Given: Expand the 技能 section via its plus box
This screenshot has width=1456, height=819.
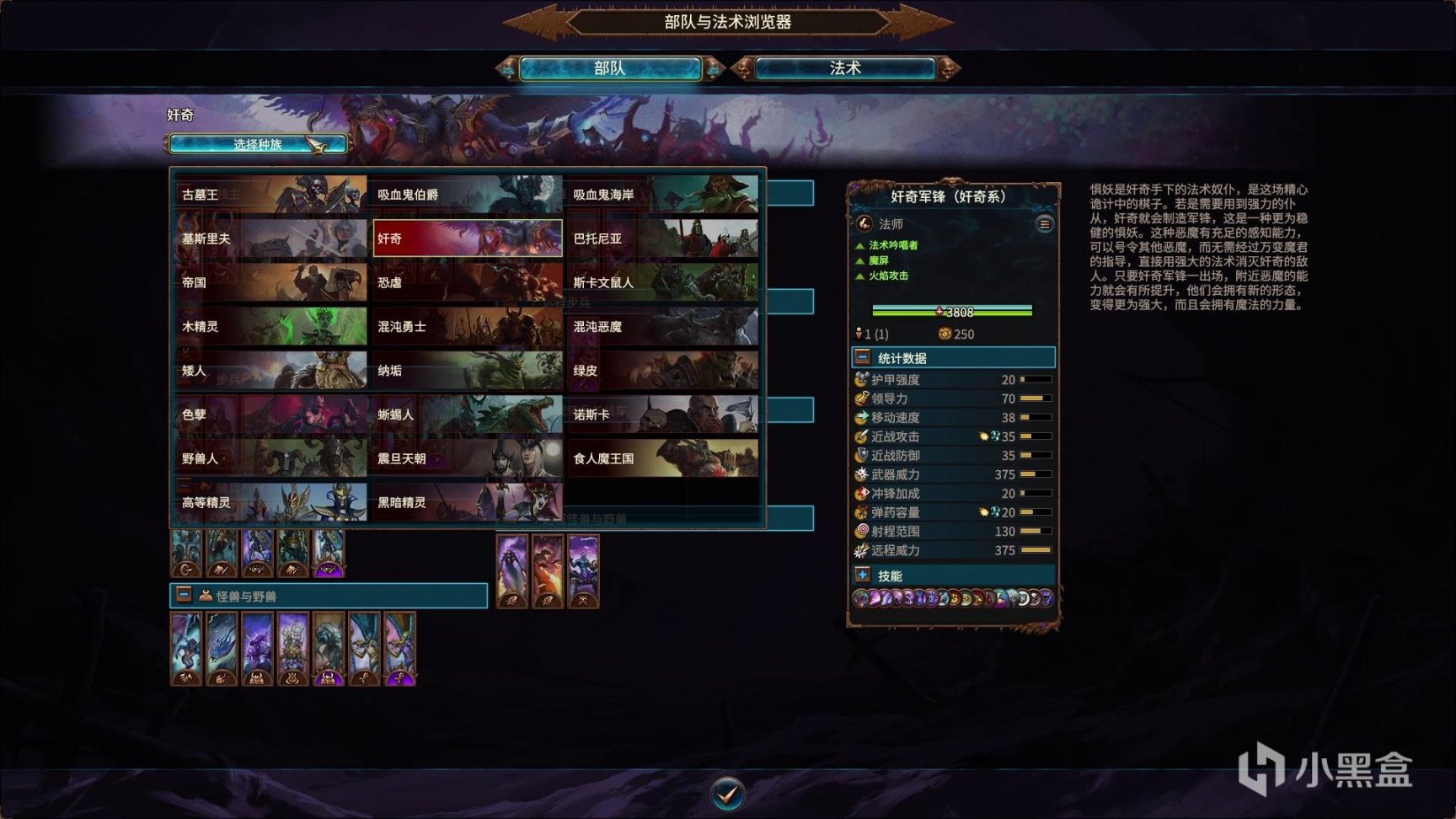Looking at the screenshot, I should click(x=862, y=575).
